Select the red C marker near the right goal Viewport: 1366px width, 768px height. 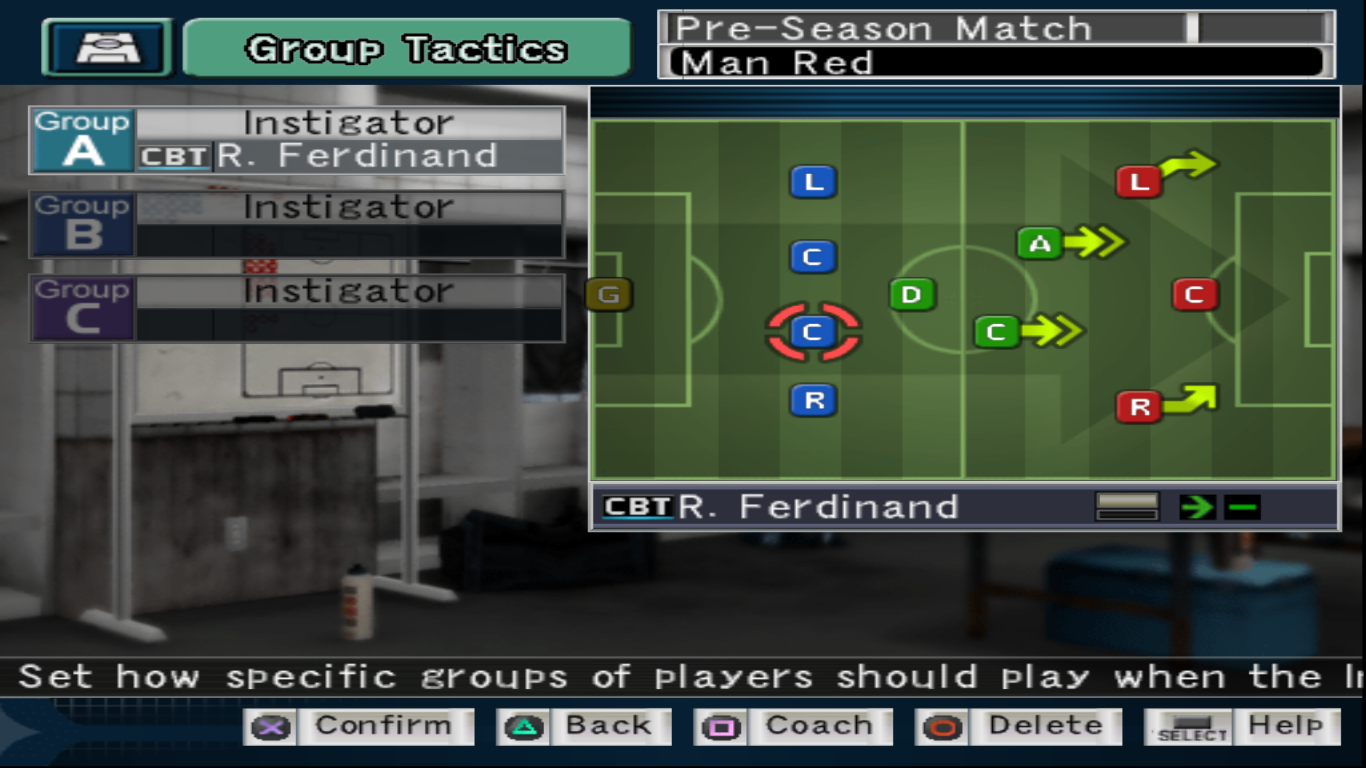(1195, 294)
